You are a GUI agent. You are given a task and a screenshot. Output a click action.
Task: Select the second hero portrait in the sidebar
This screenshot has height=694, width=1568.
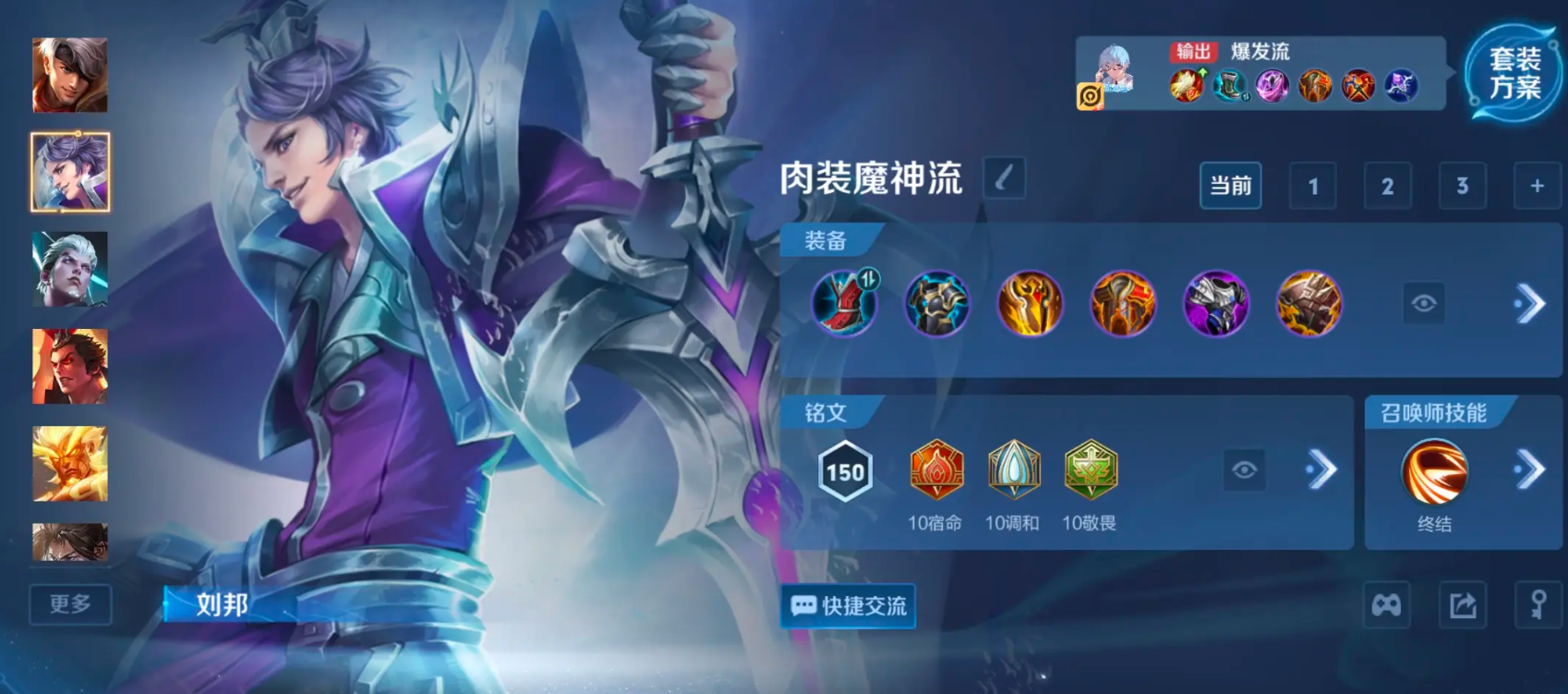click(70, 173)
